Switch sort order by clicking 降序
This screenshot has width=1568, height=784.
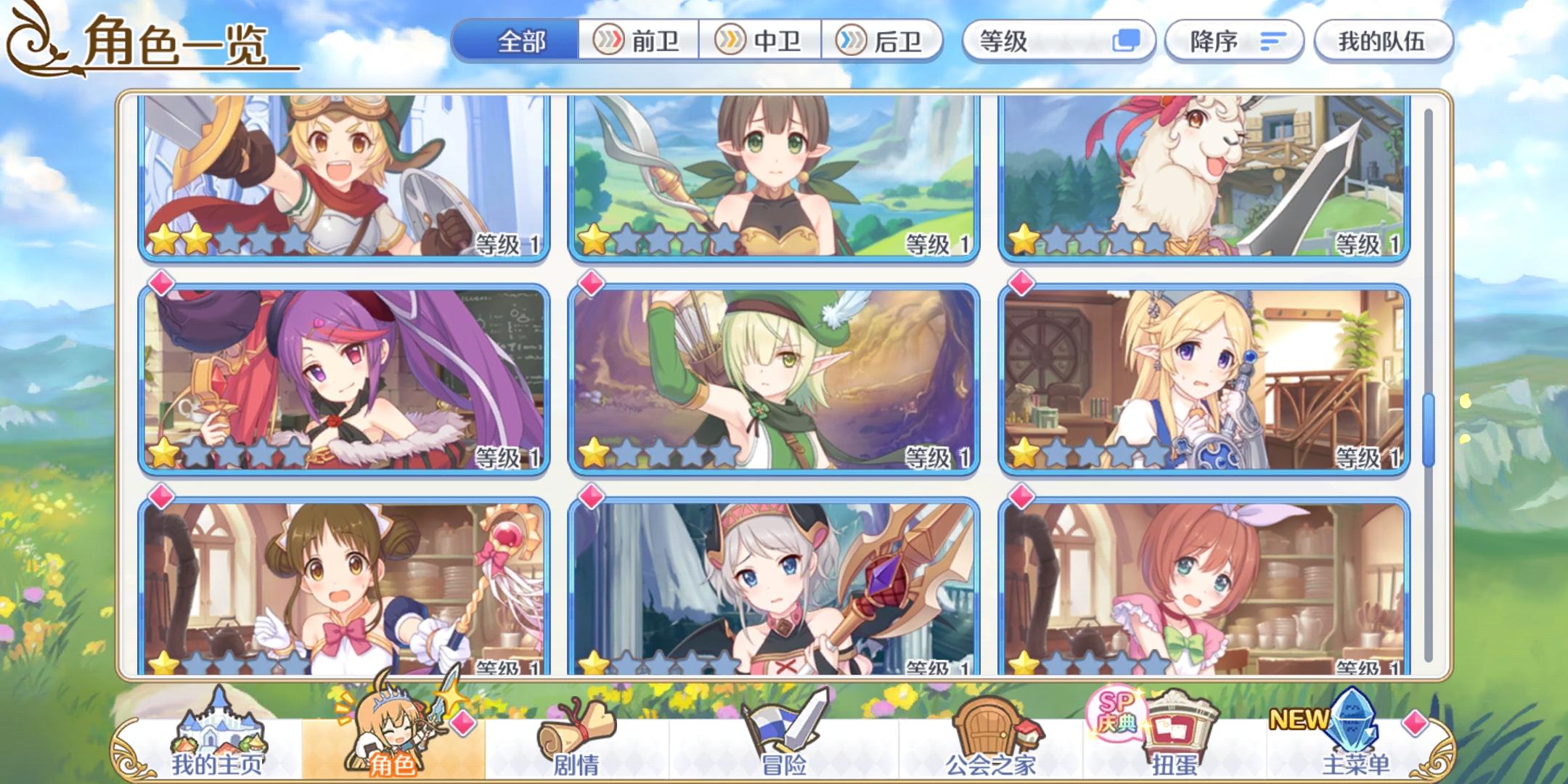tap(1234, 41)
